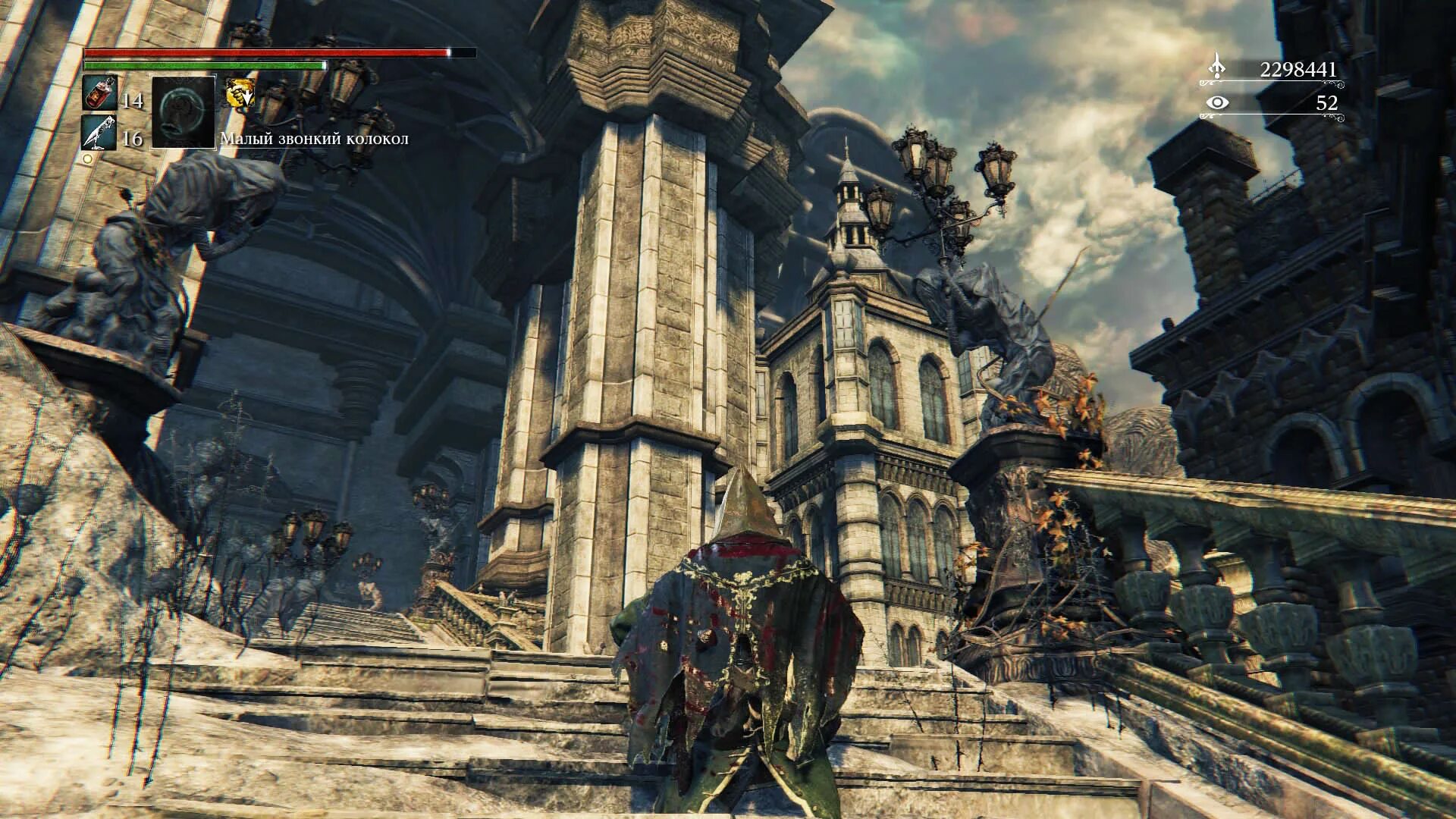
Task: Click the Insight eye icon
Action: [1218, 102]
